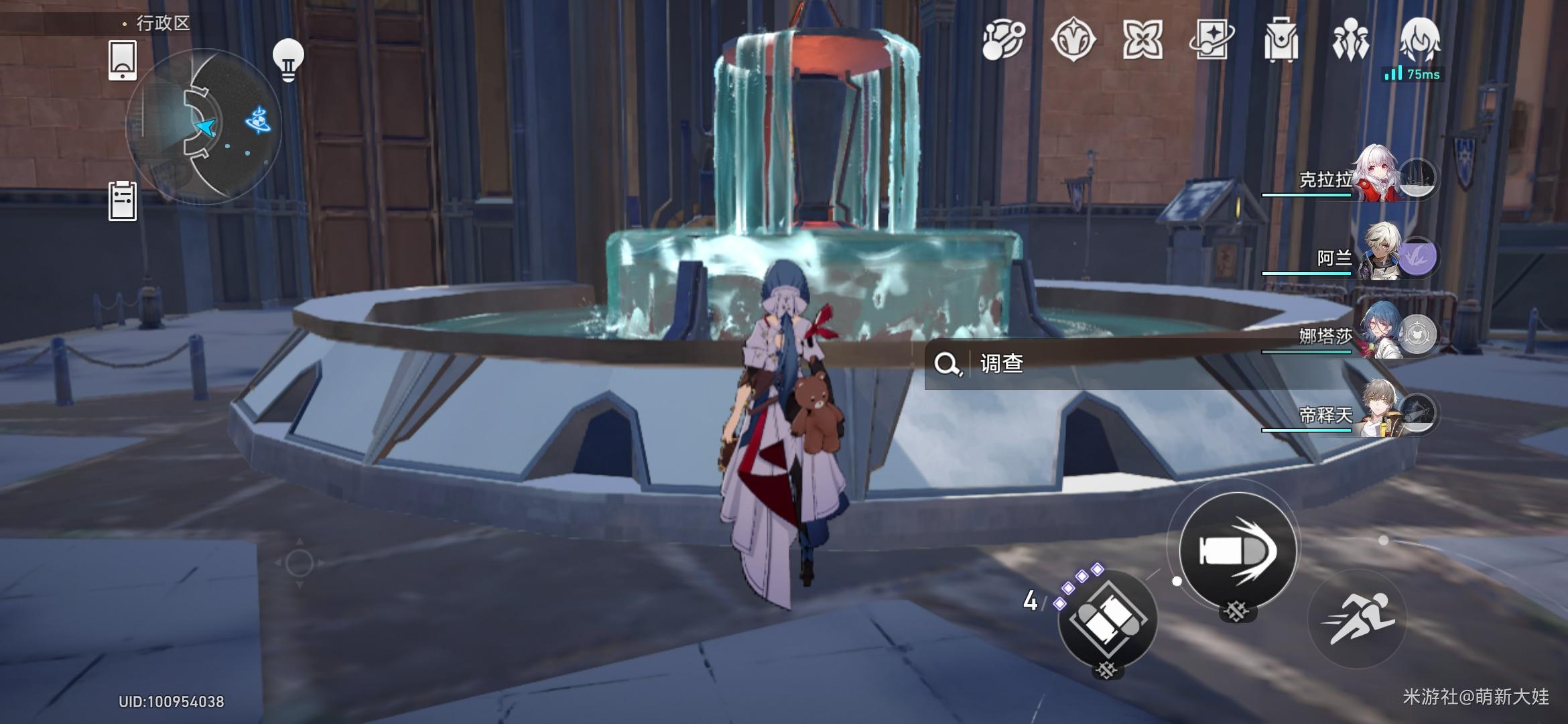This screenshot has height=724, width=1568.
Task: Open the phone menu icon
Action: 123,60
